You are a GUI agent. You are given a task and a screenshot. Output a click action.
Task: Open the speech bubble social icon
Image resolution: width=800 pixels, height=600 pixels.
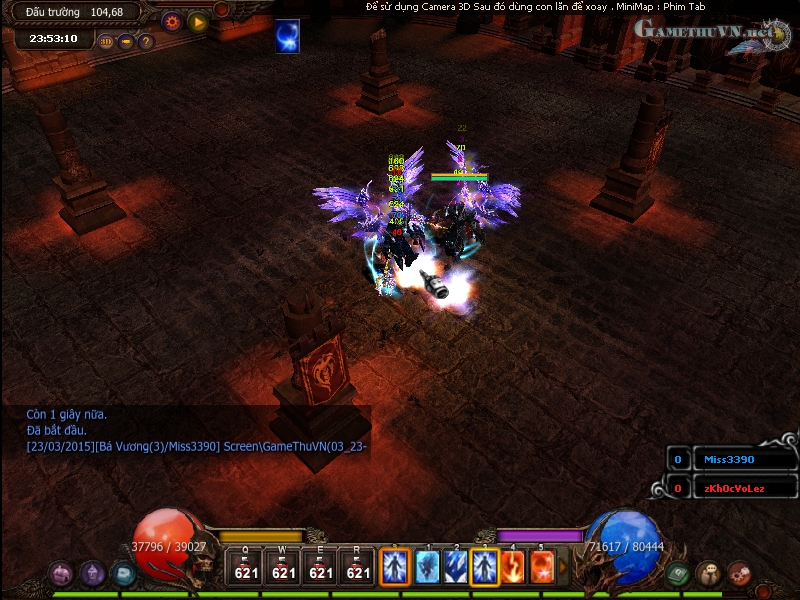709,574
